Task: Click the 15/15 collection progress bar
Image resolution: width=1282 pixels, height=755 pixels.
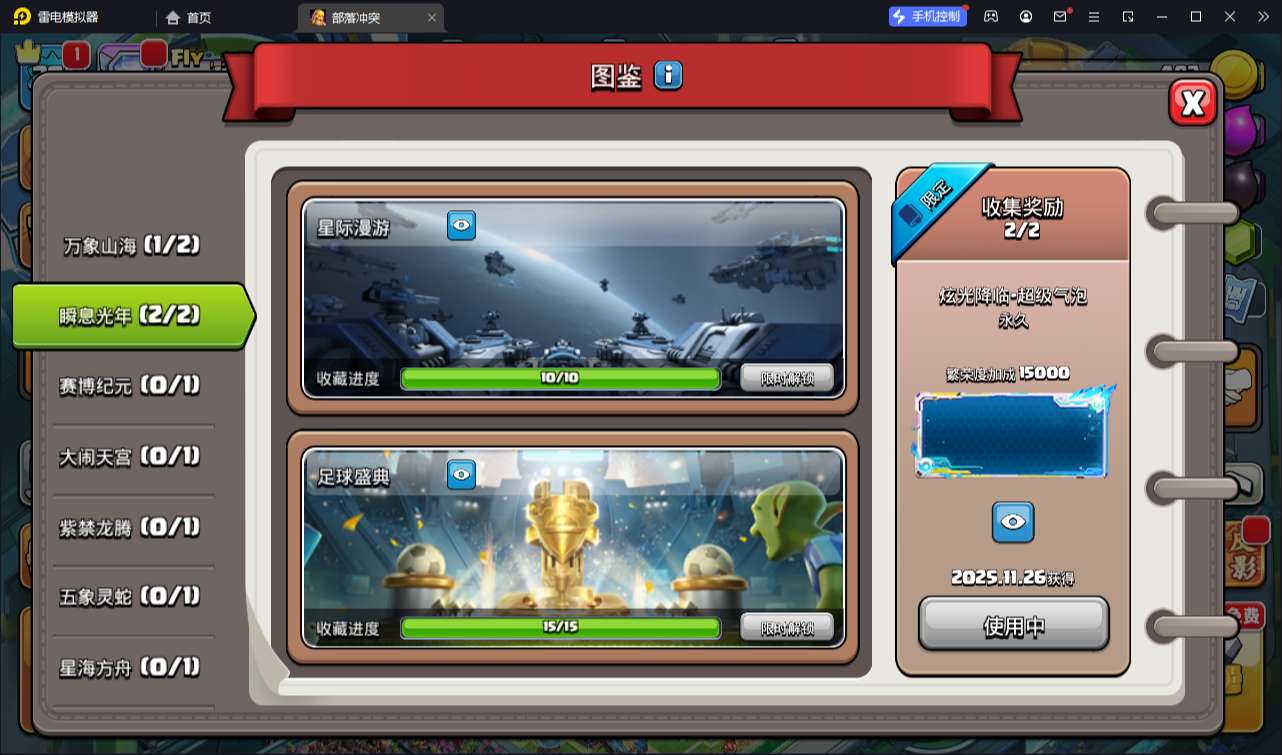Action: coord(560,628)
